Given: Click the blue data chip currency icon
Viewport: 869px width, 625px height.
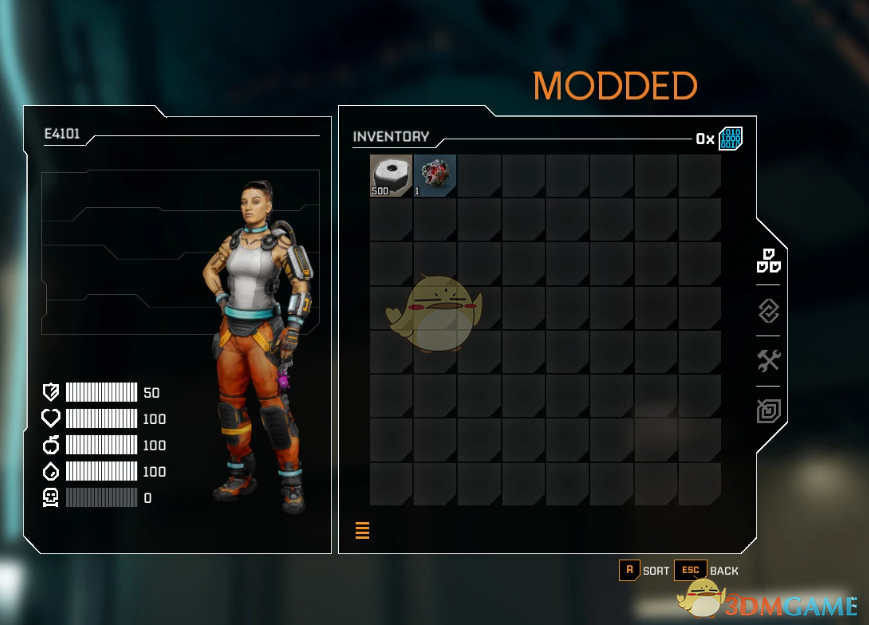Looking at the screenshot, I should point(731,138).
